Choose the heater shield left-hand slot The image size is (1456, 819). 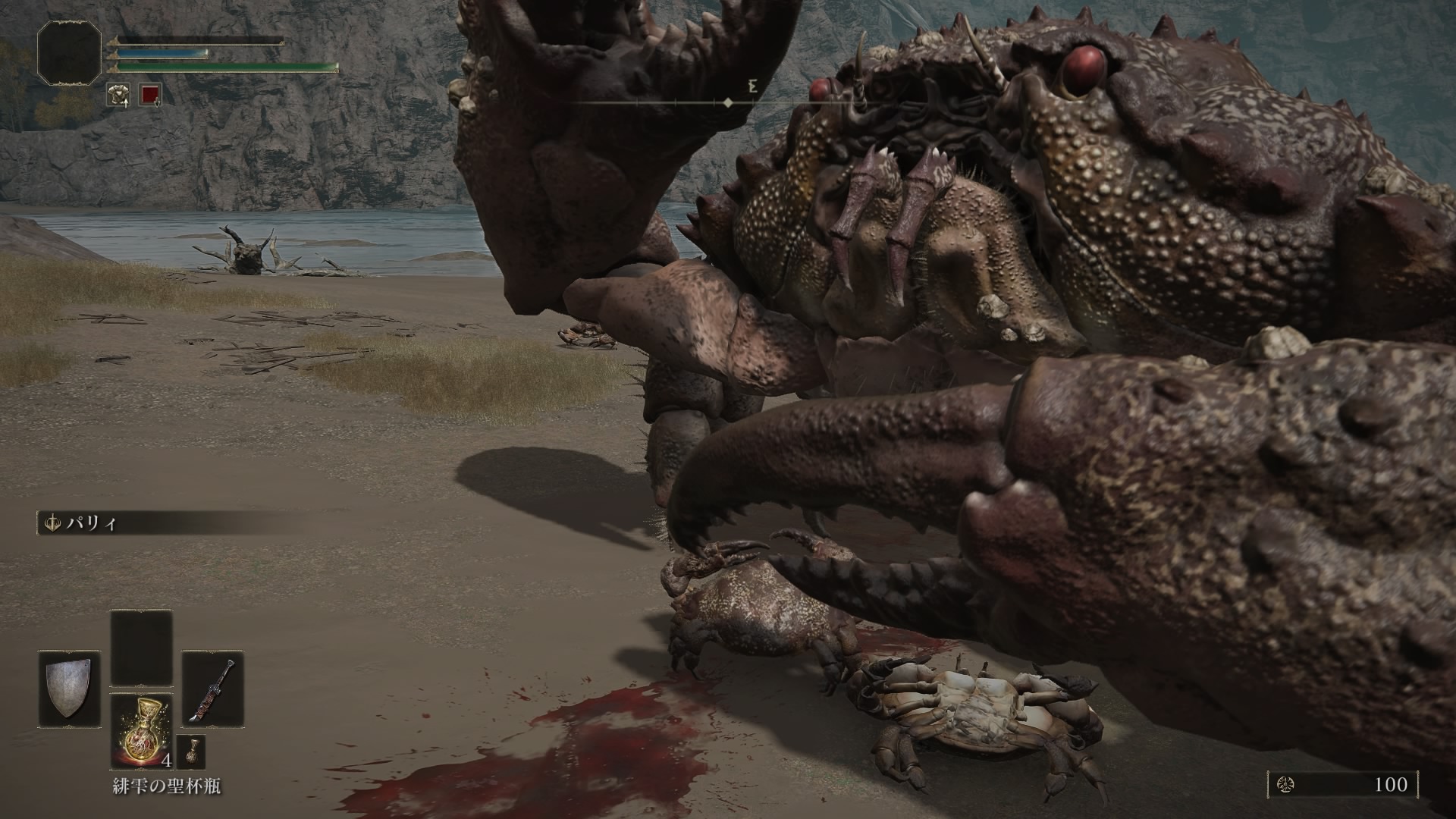tap(69, 689)
